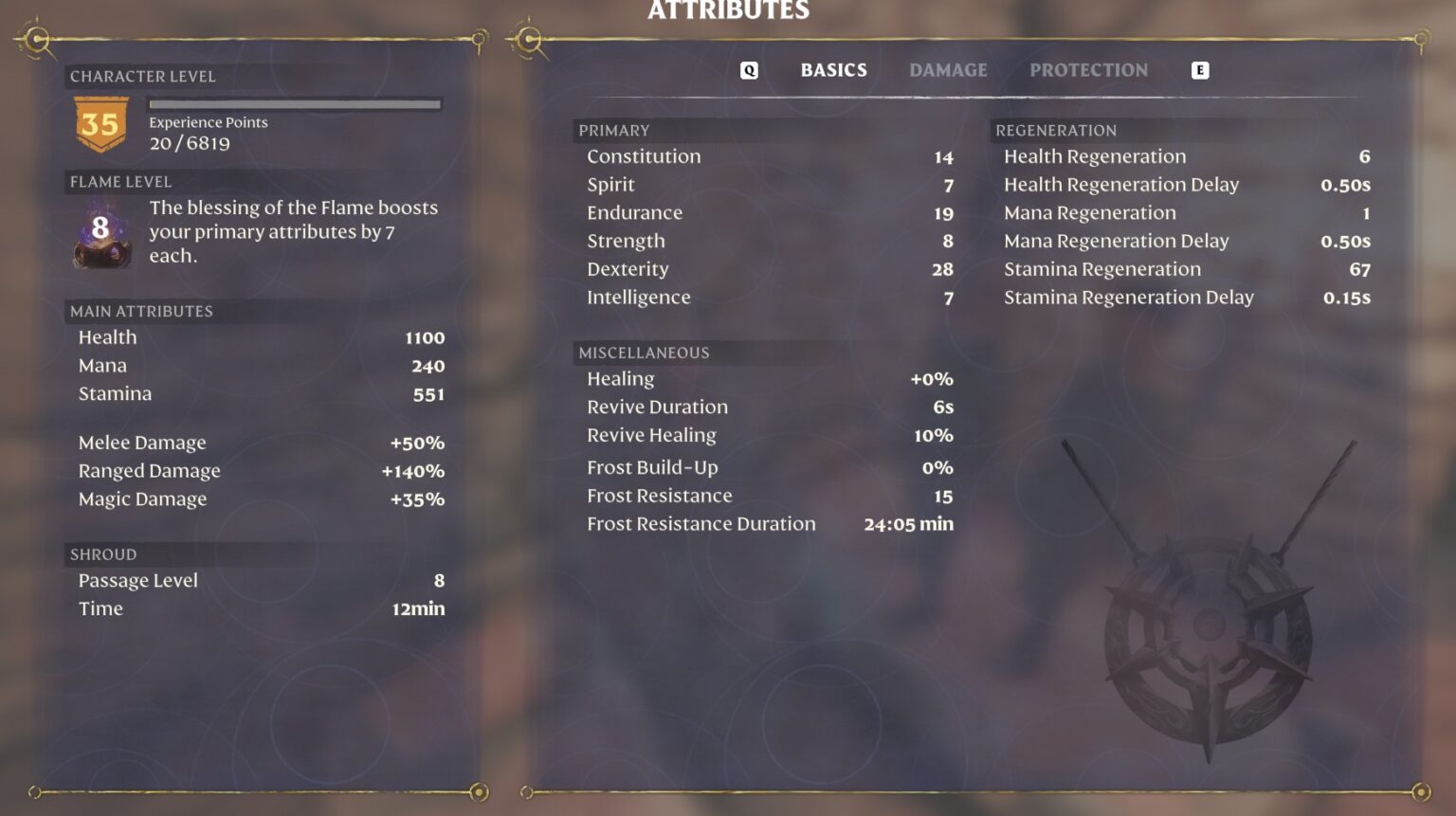Click the Experience Points progress bar
Image resolution: width=1456 pixels, height=816 pixels.
click(295, 105)
